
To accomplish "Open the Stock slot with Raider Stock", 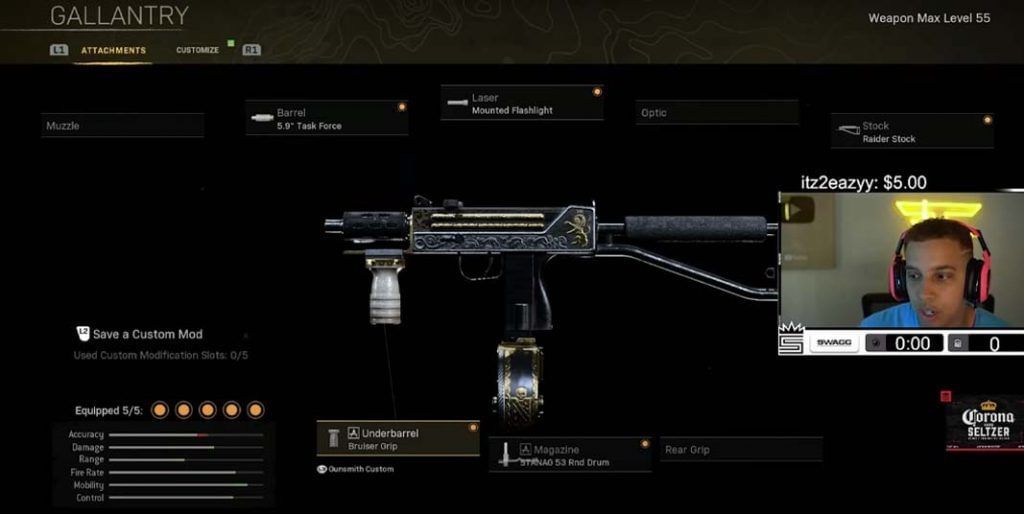I will pyautogui.click(x=912, y=132).
